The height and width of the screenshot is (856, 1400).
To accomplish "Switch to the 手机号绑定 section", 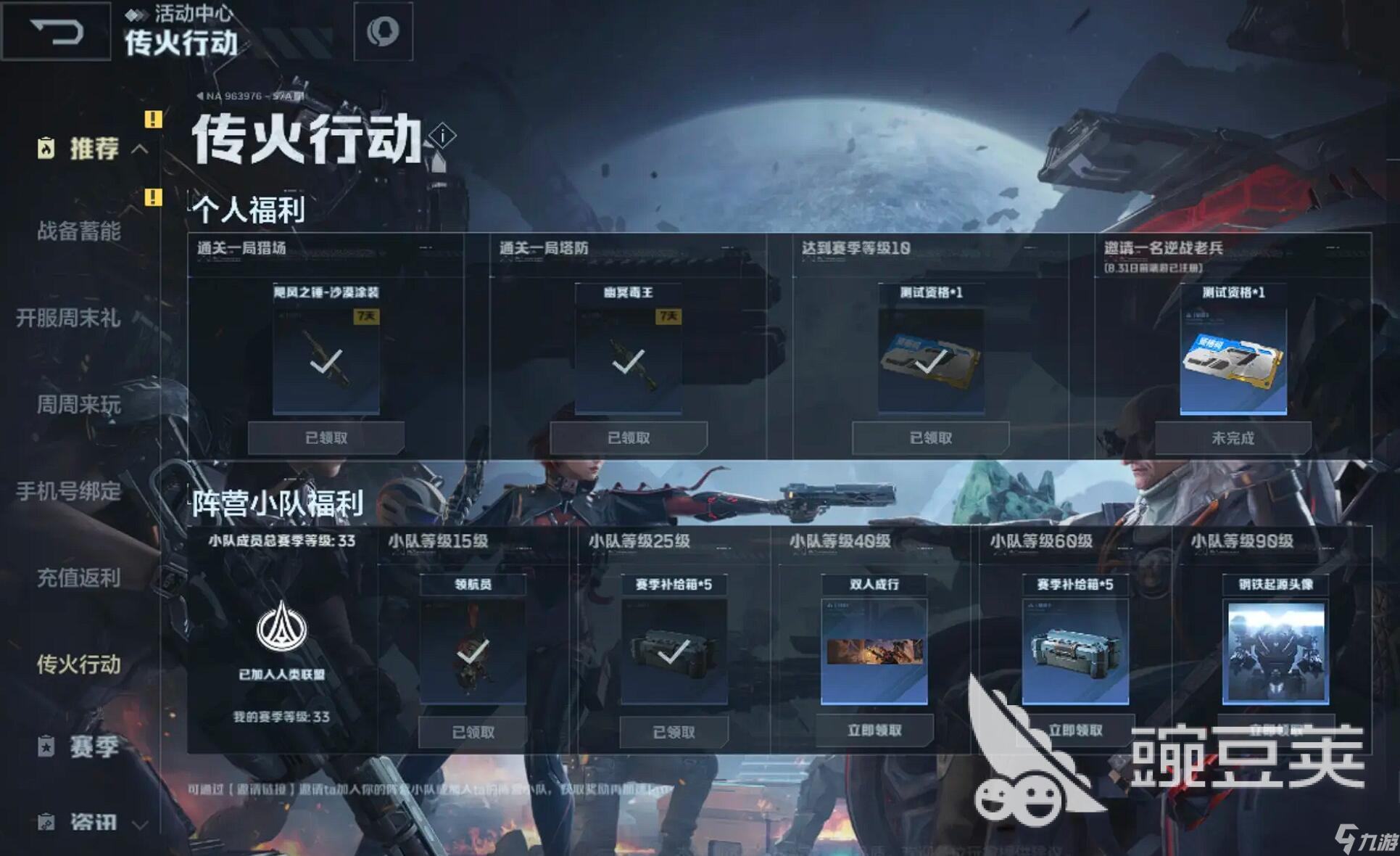I will click(x=69, y=492).
